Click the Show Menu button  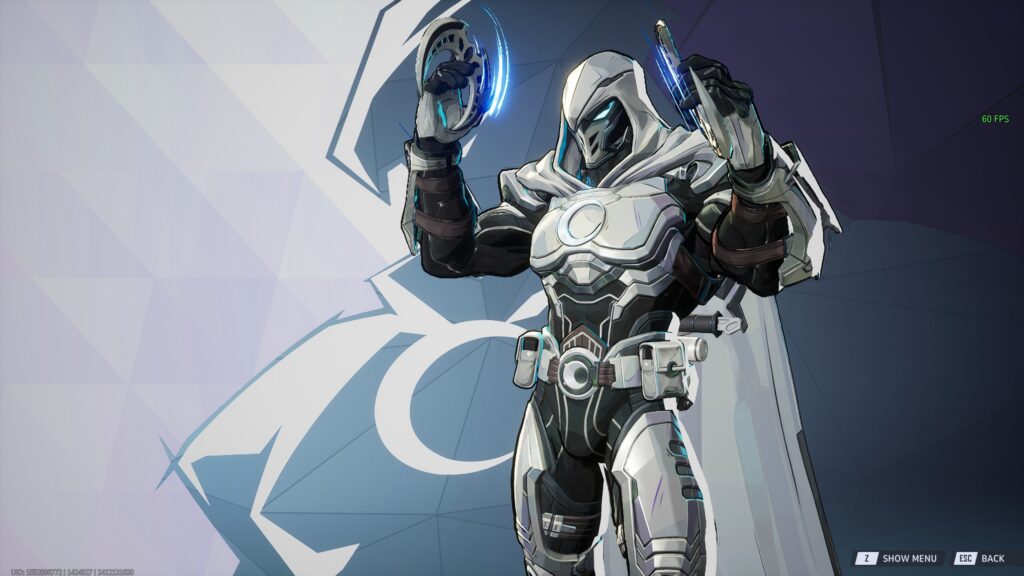pyautogui.click(x=898, y=558)
